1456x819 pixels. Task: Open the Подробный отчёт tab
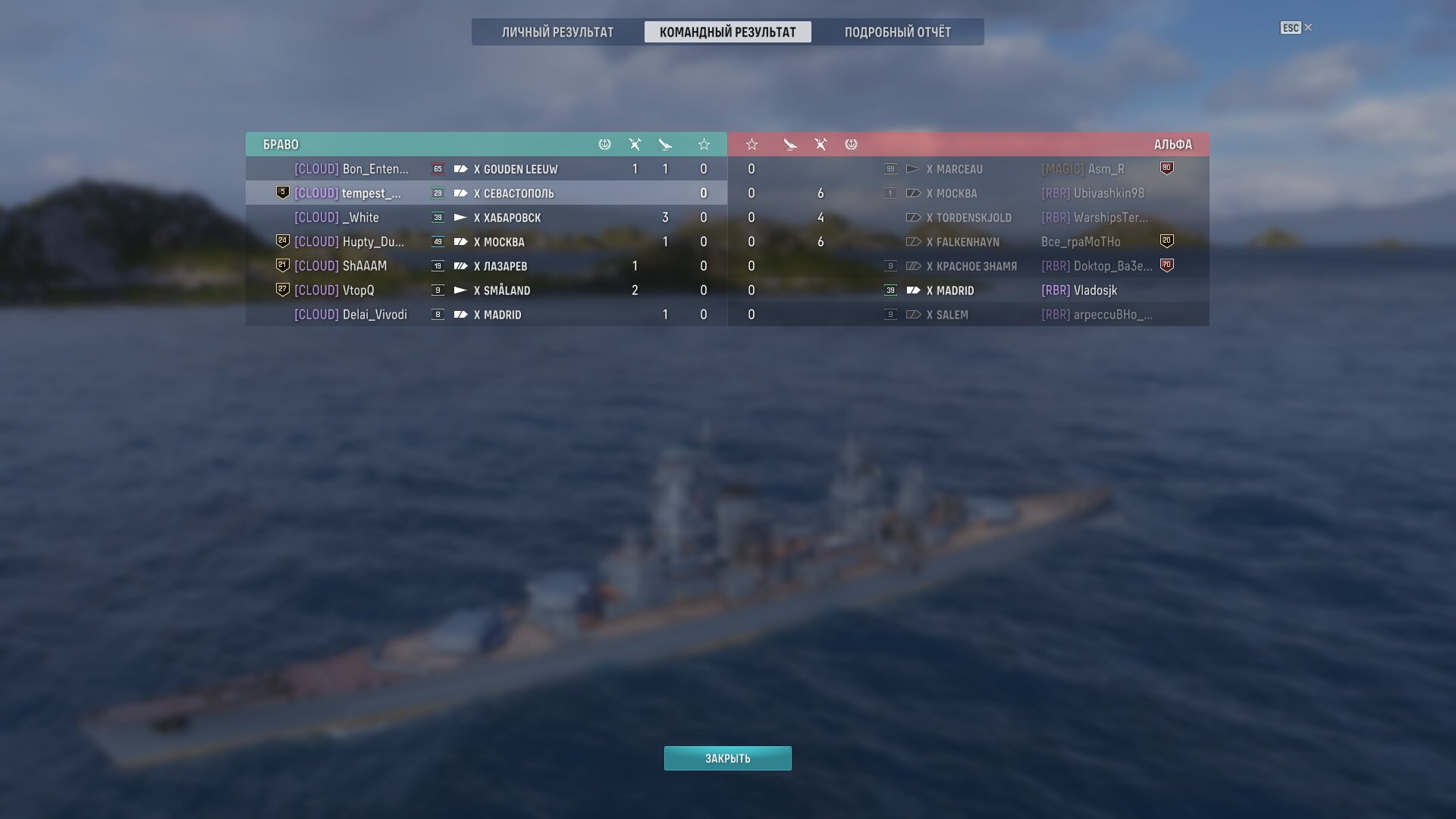897,32
